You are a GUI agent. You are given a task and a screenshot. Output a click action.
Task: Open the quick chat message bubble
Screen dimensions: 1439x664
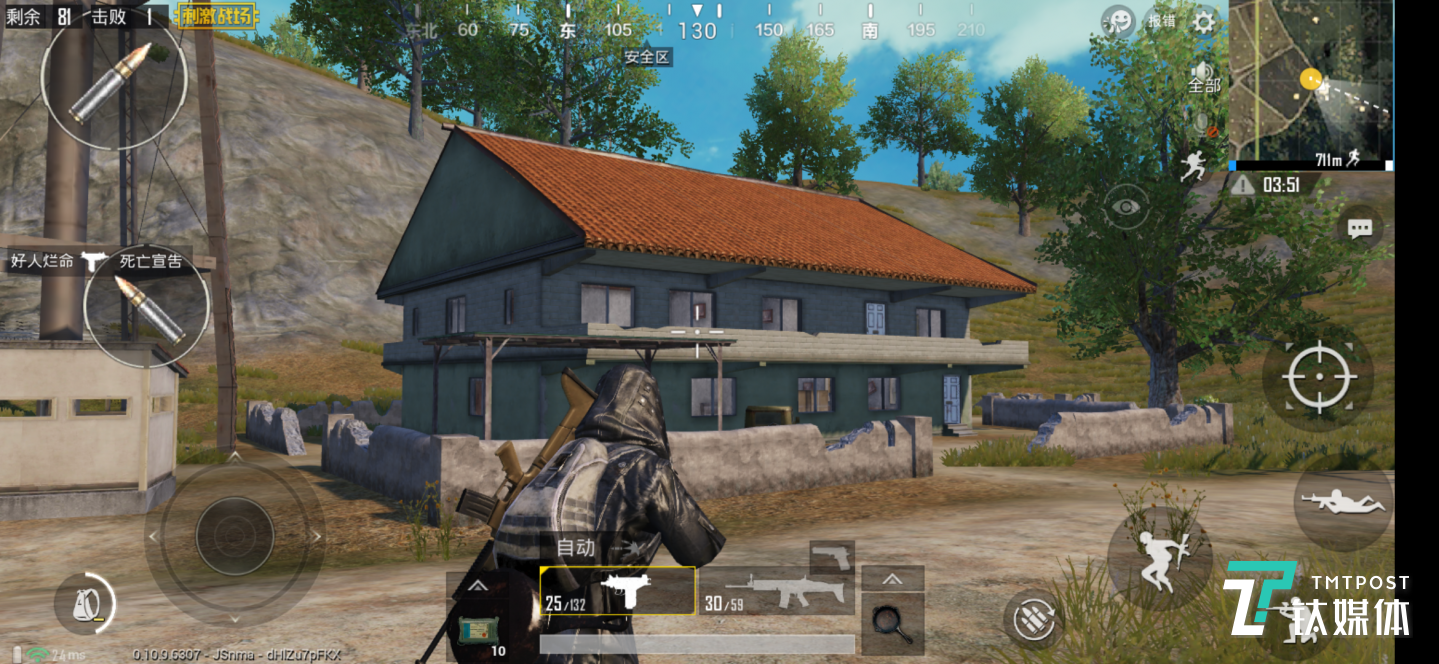[1359, 228]
